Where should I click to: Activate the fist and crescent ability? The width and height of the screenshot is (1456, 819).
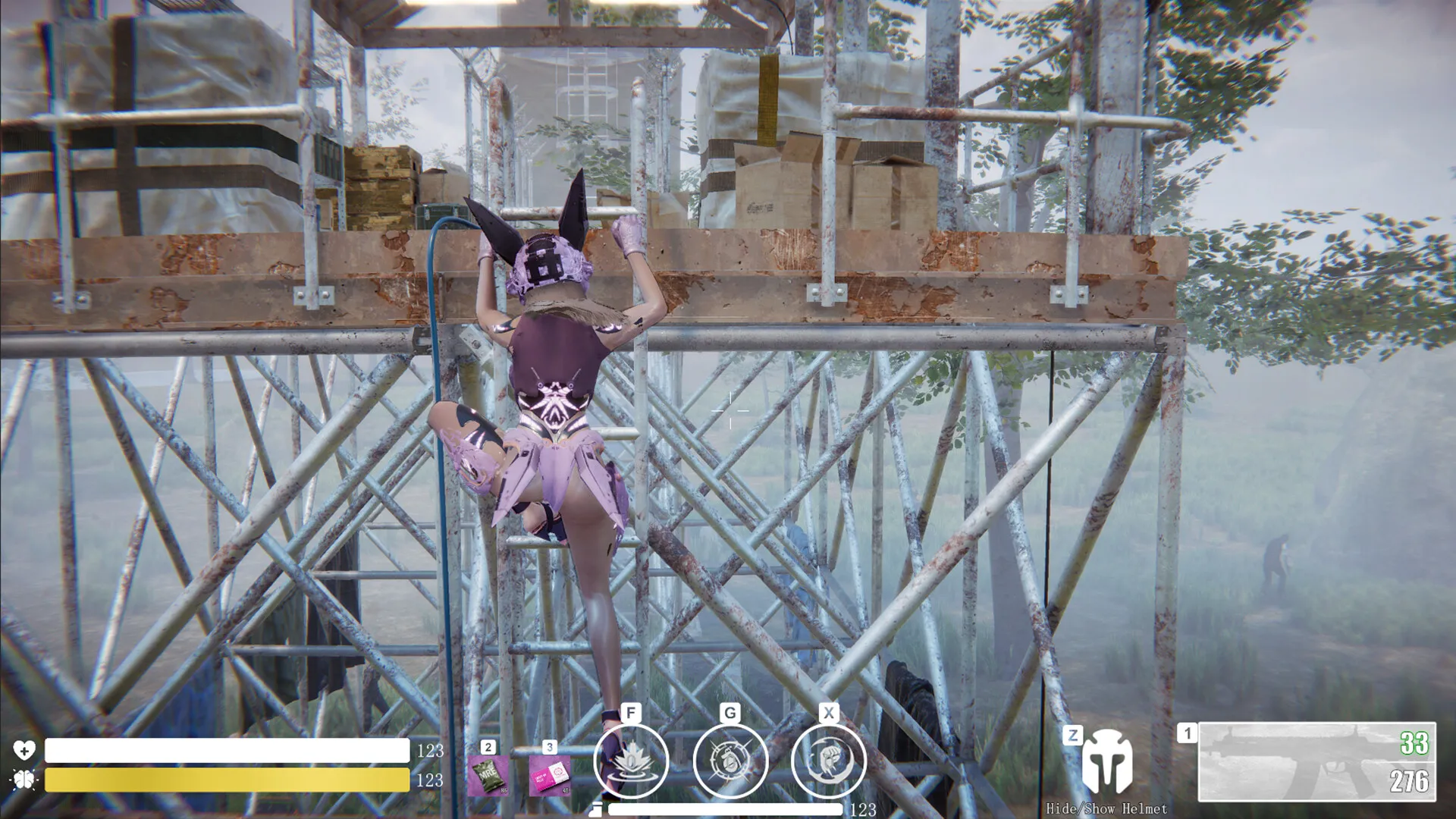click(x=828, y=761)
